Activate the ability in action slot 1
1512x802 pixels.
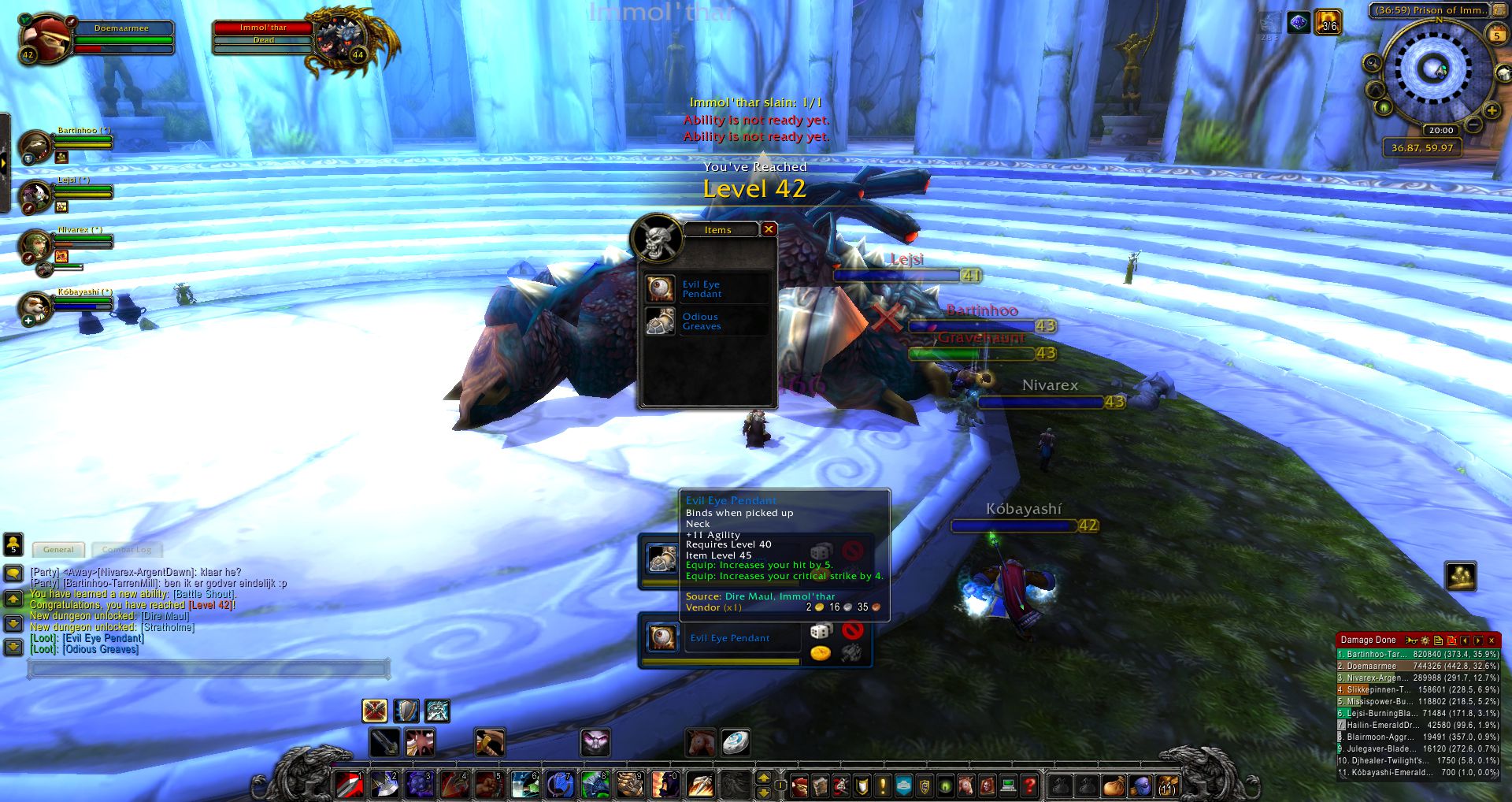[x=350, y=785]
